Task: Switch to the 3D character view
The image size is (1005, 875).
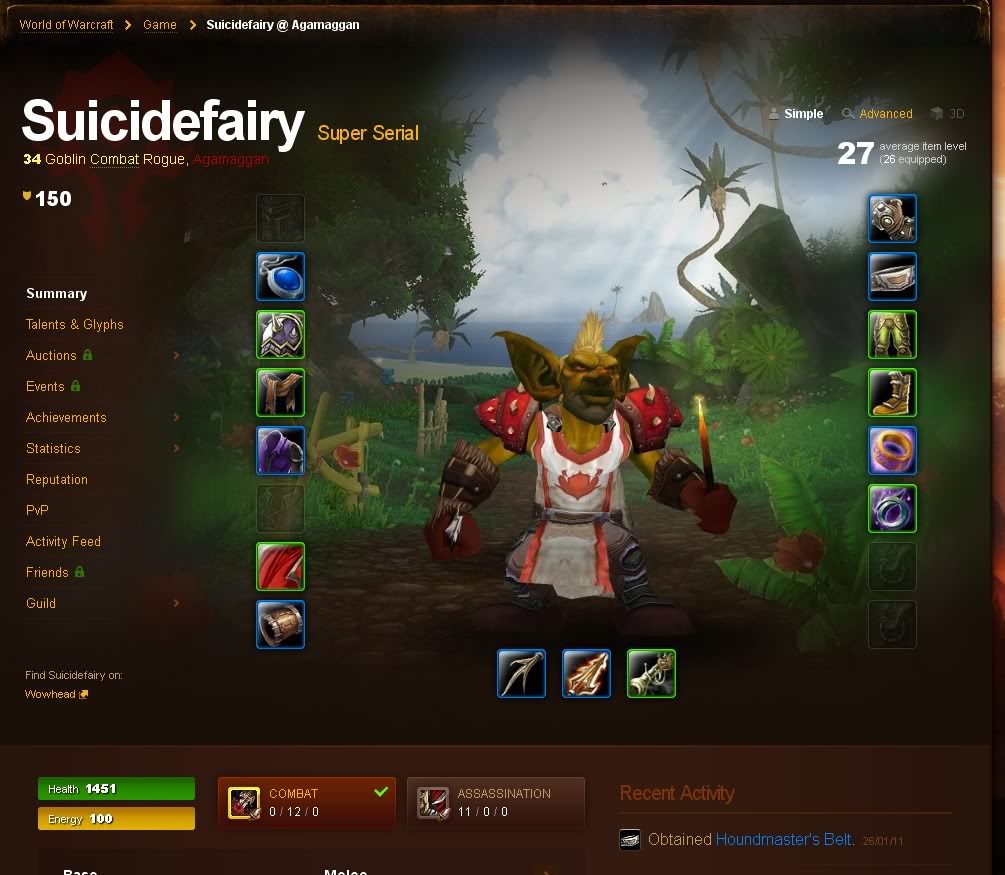Action: click(x=956, y=114)
